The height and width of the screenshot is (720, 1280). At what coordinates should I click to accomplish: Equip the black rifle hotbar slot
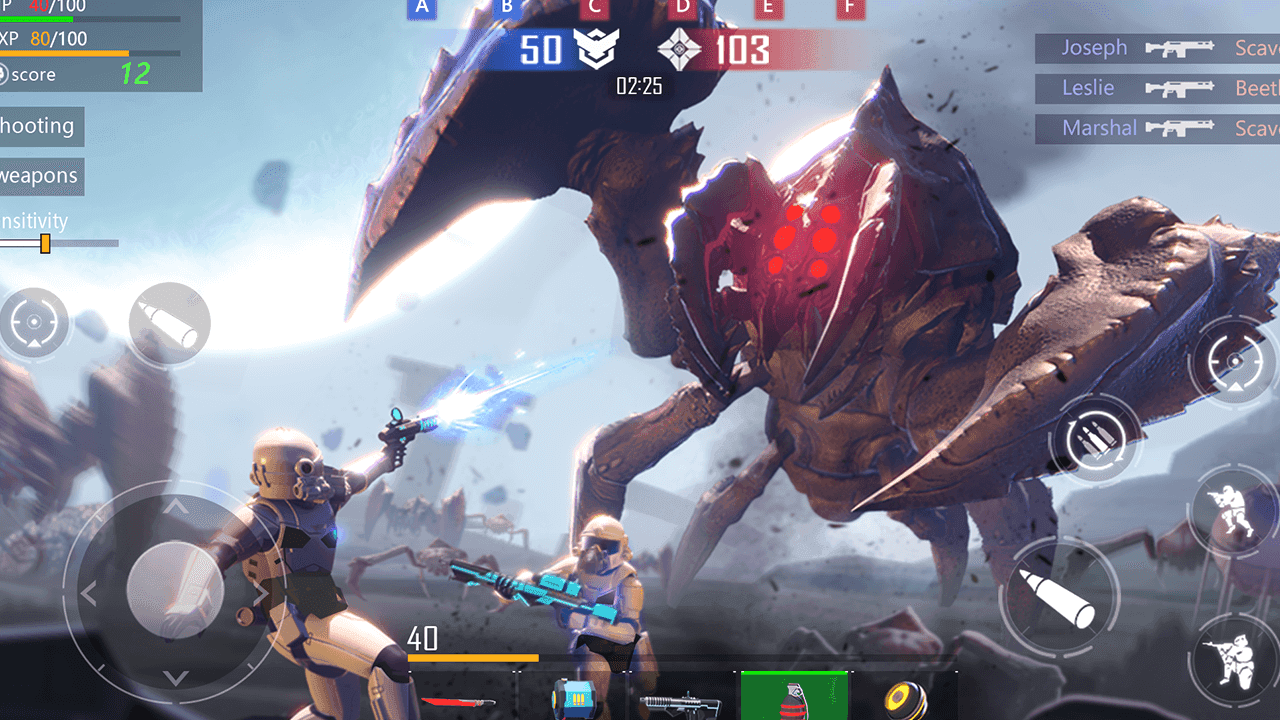[x=681, y=702]
